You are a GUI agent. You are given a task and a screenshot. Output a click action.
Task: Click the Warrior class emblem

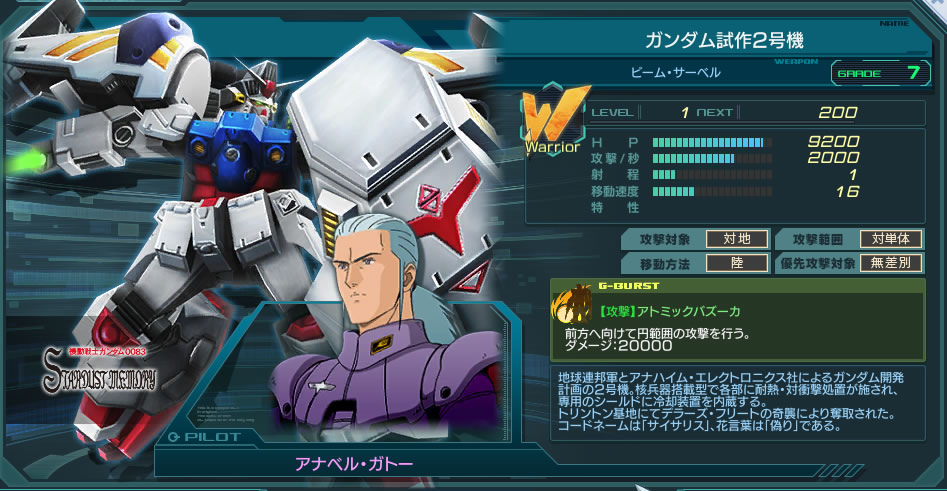552,124
